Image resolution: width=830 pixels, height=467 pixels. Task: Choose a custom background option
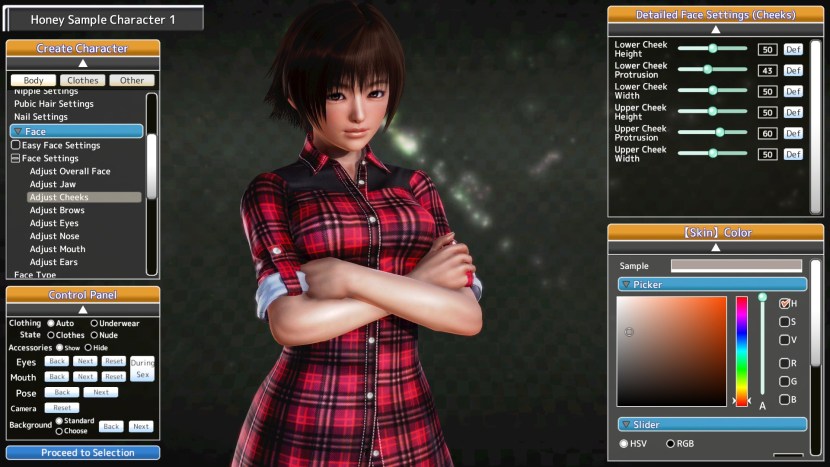[x=60, y=431]
